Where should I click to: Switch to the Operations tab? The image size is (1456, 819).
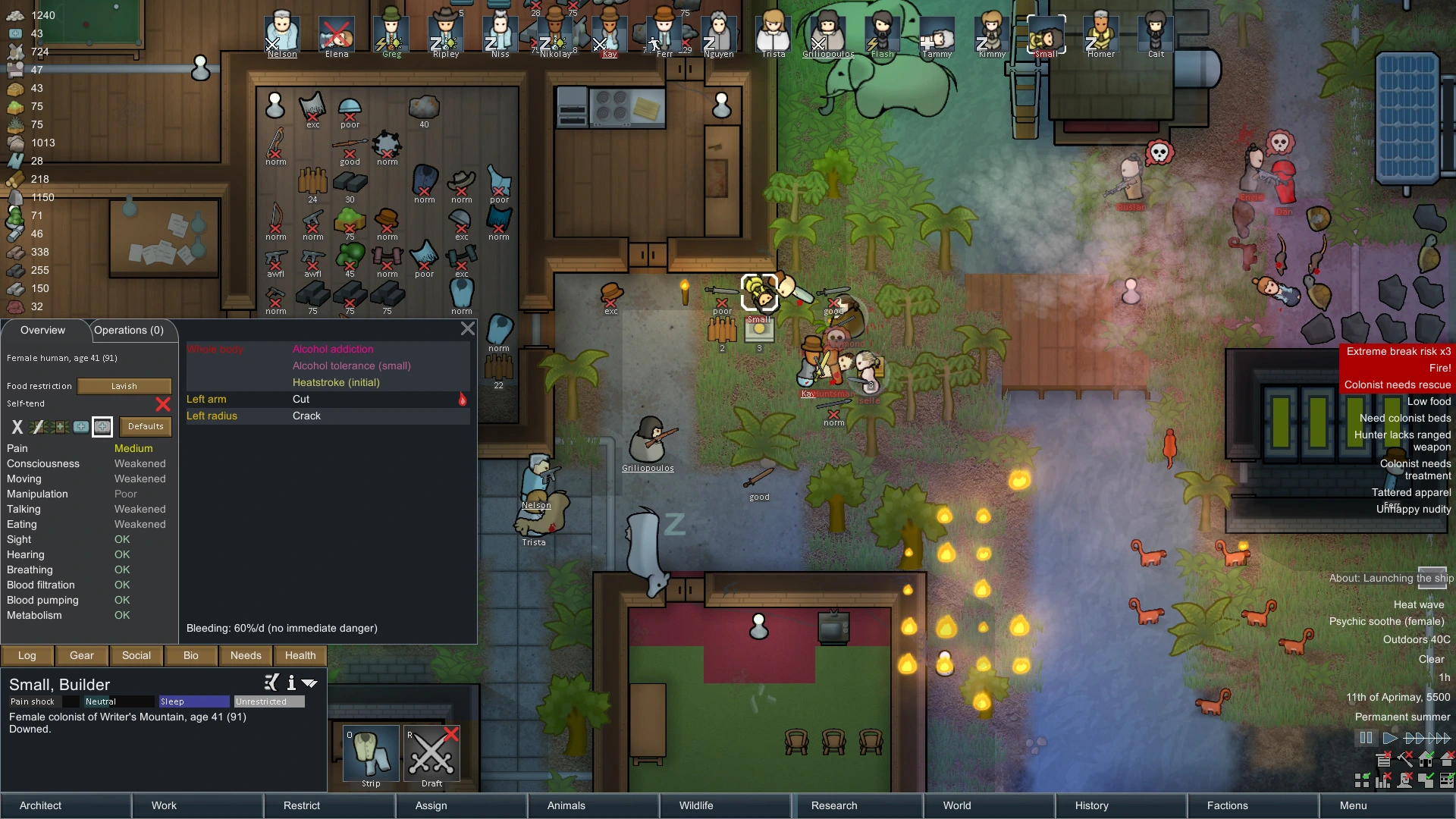(x=130, y=330)
